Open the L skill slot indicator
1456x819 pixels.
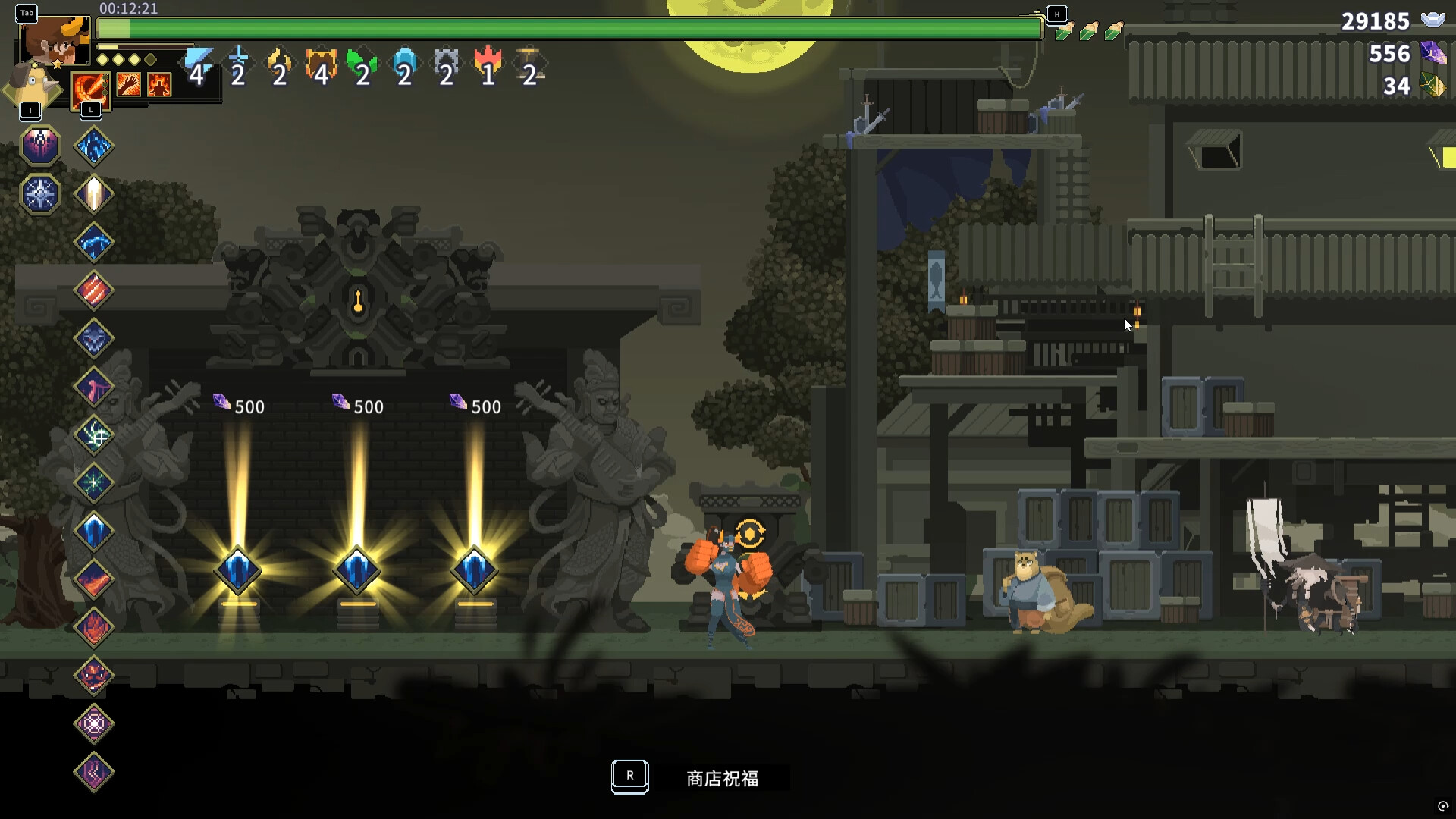[91, 109]
